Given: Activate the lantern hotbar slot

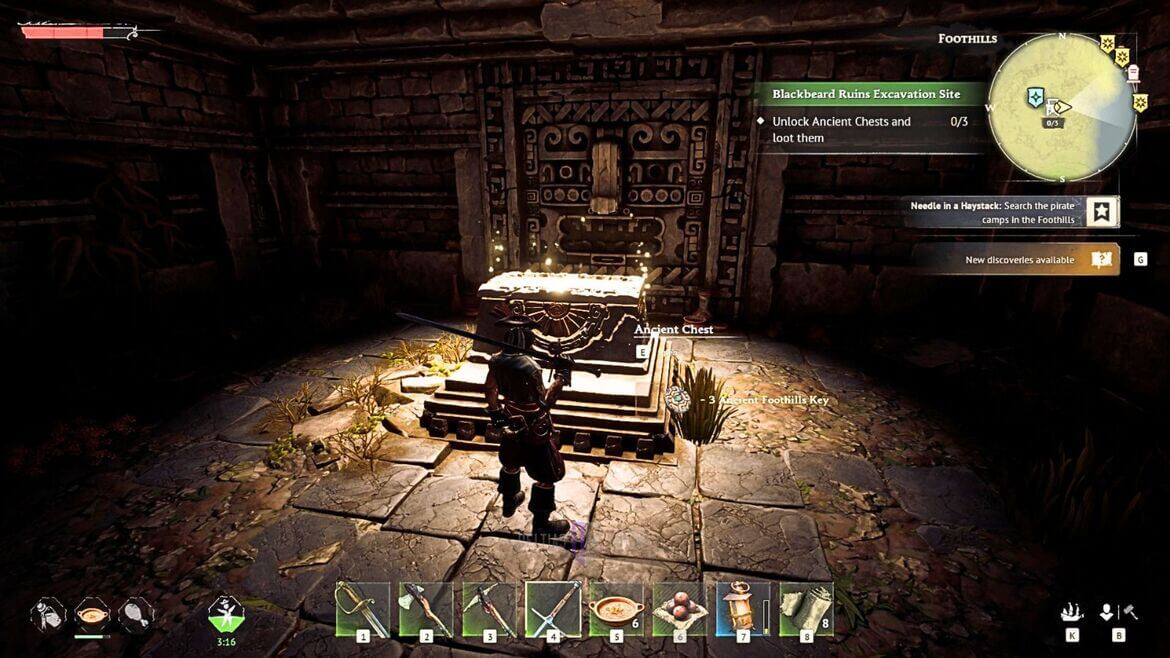Looking at the screenshot, I should 742,609.
